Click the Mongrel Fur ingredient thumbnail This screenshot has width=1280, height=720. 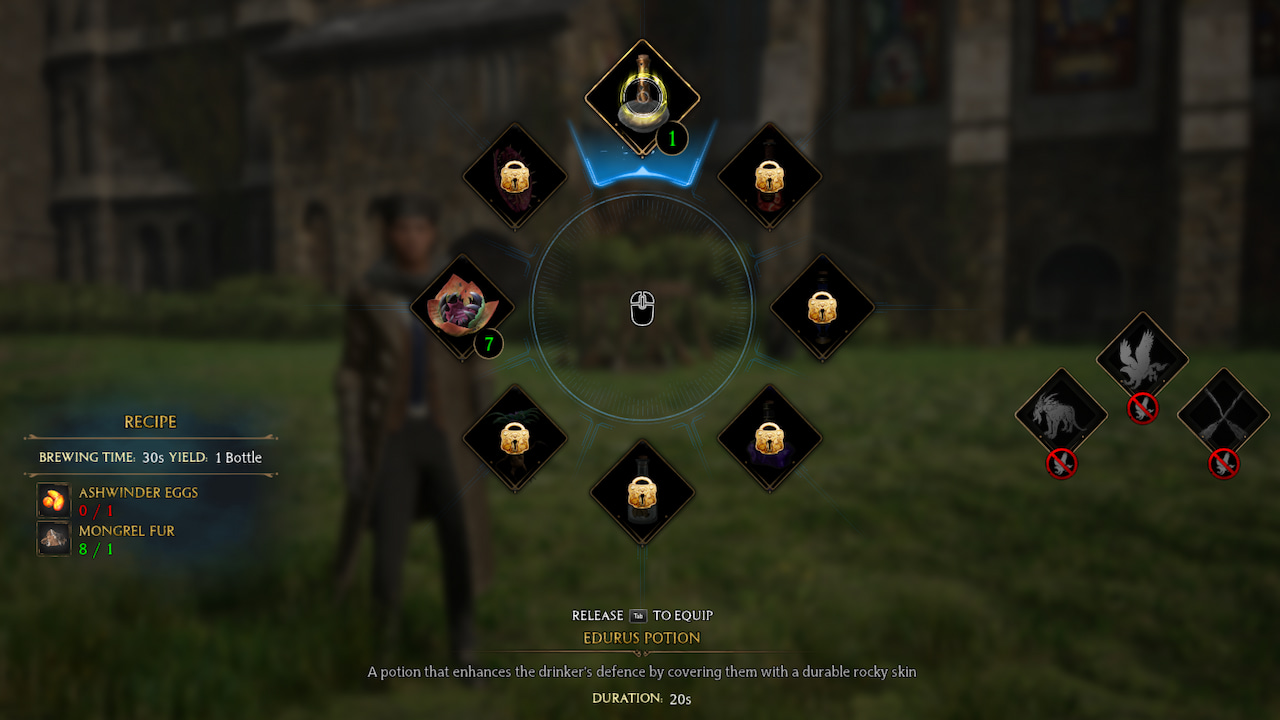coord(52,539)
